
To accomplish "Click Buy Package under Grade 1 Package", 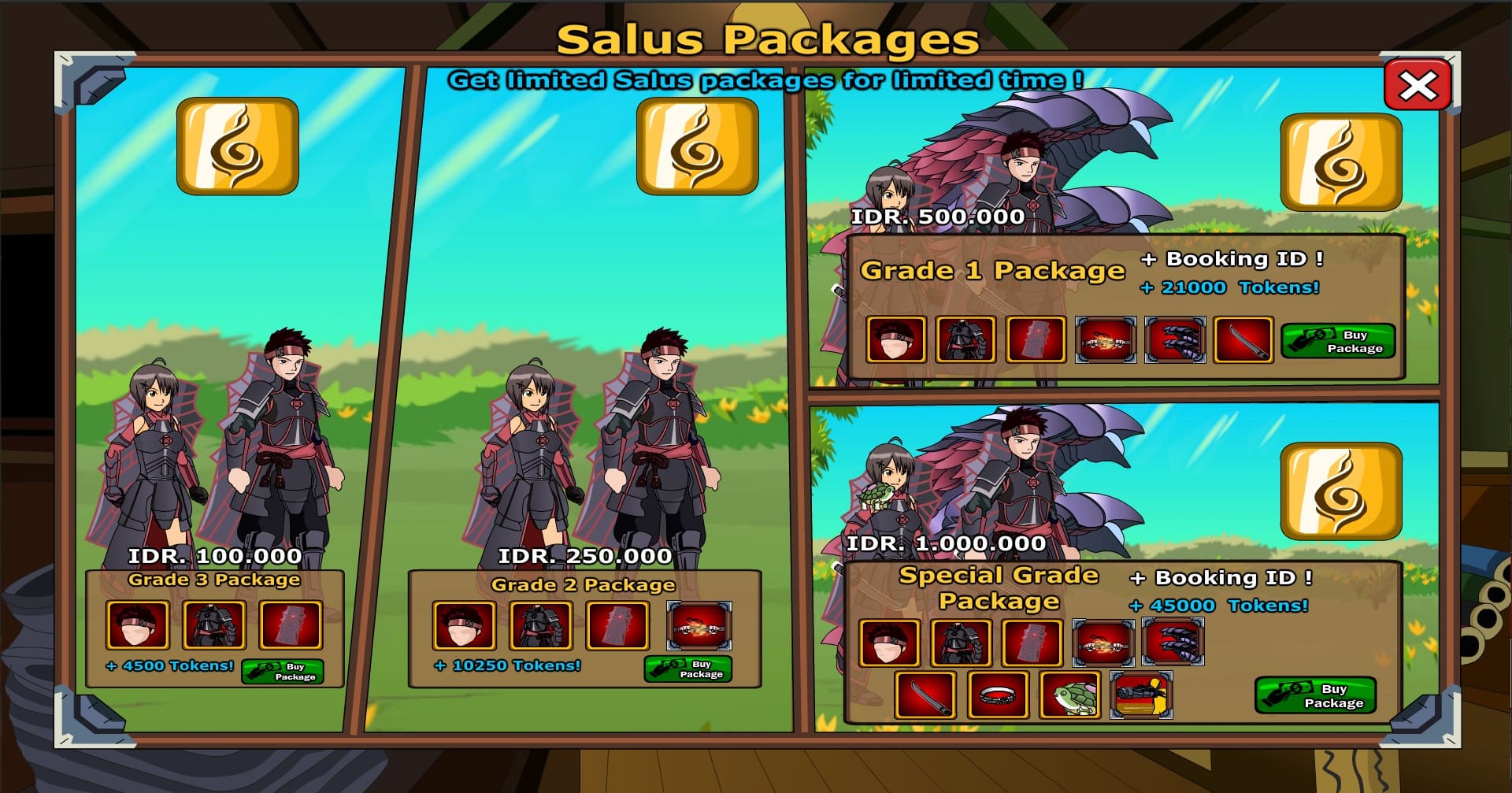I will (1338, 340).
